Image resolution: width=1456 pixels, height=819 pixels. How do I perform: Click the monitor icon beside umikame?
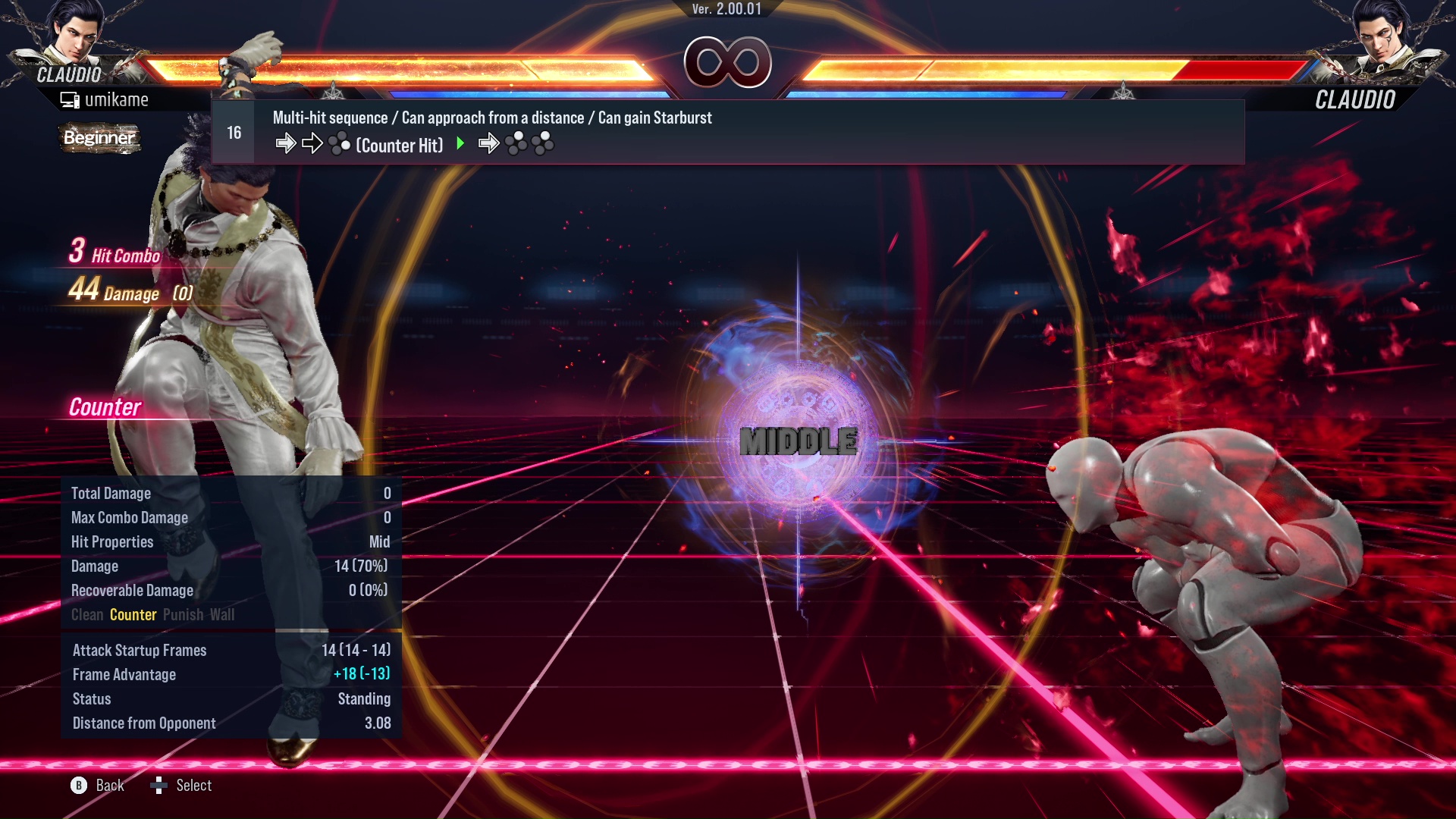69,99
